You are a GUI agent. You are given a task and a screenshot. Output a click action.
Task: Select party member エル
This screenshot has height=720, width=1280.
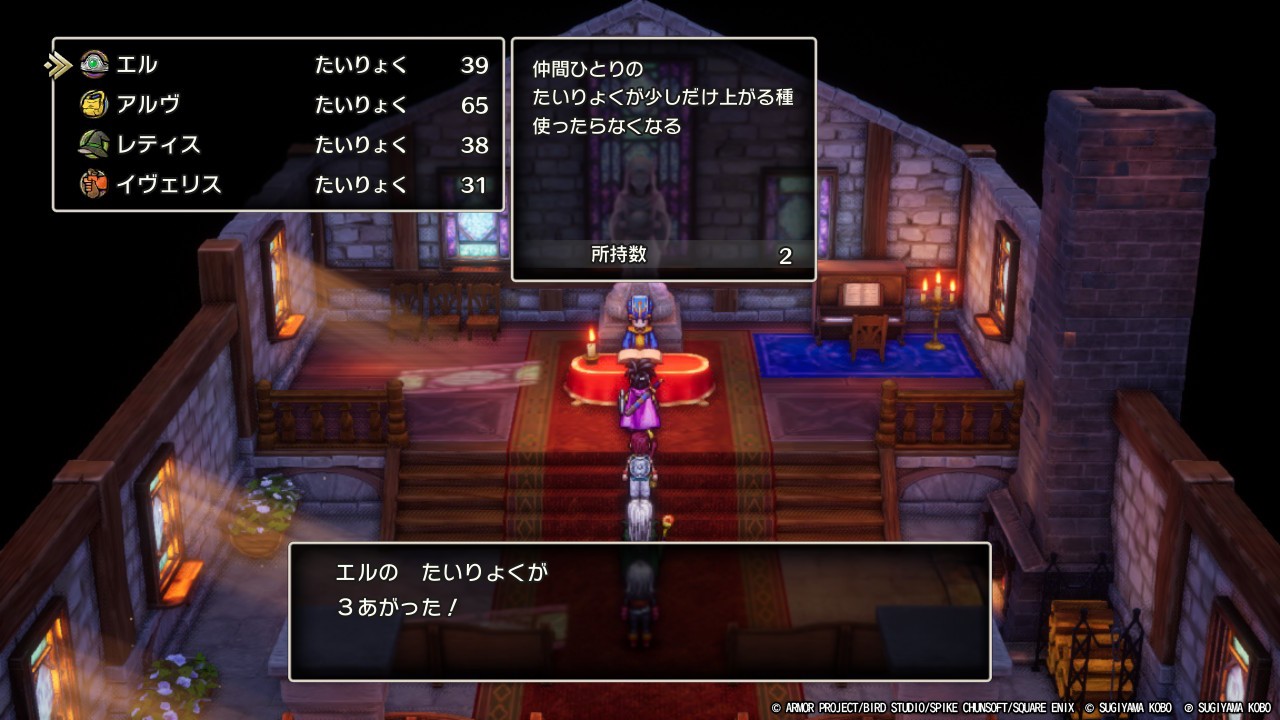[x=137, y=65]
